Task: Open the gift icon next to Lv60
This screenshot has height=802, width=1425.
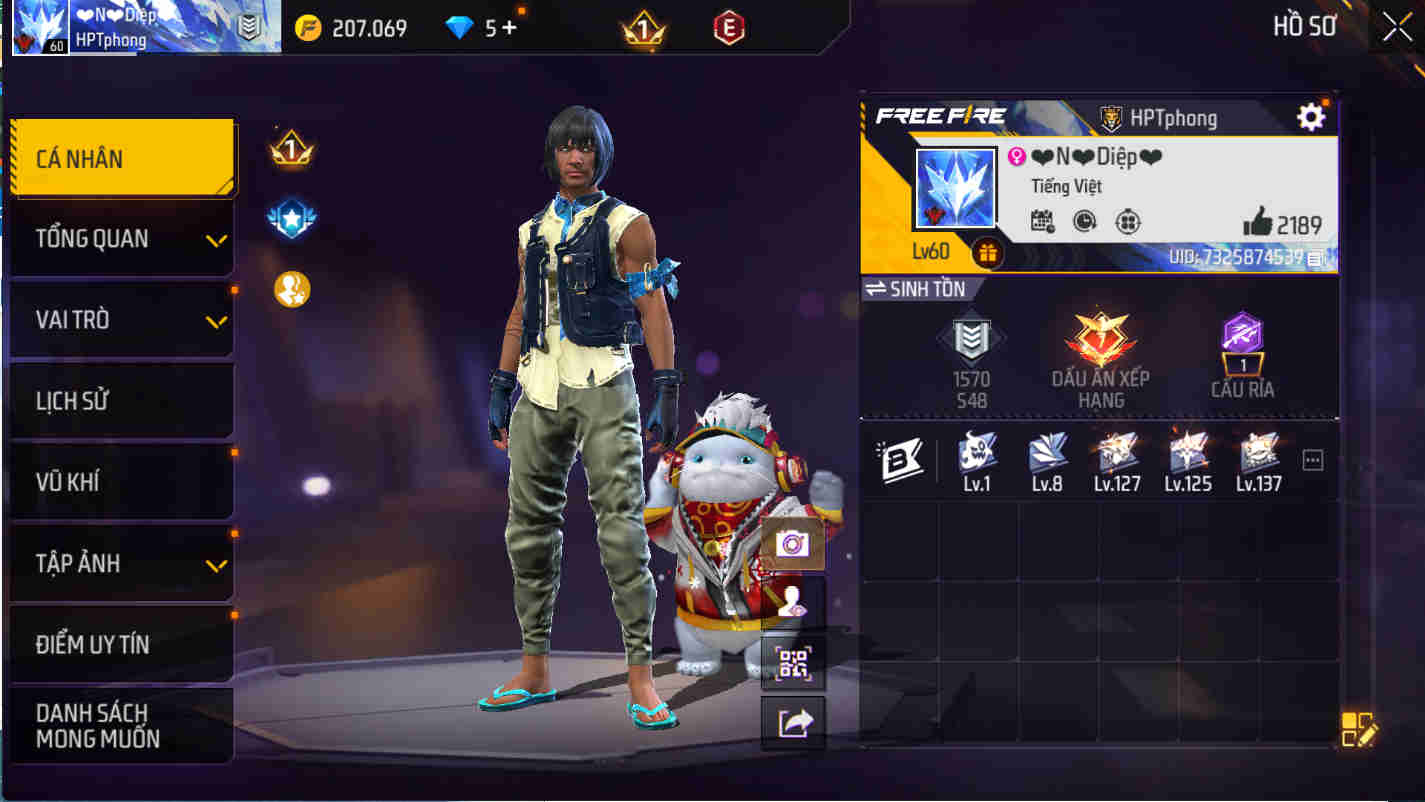Action: 986,254
